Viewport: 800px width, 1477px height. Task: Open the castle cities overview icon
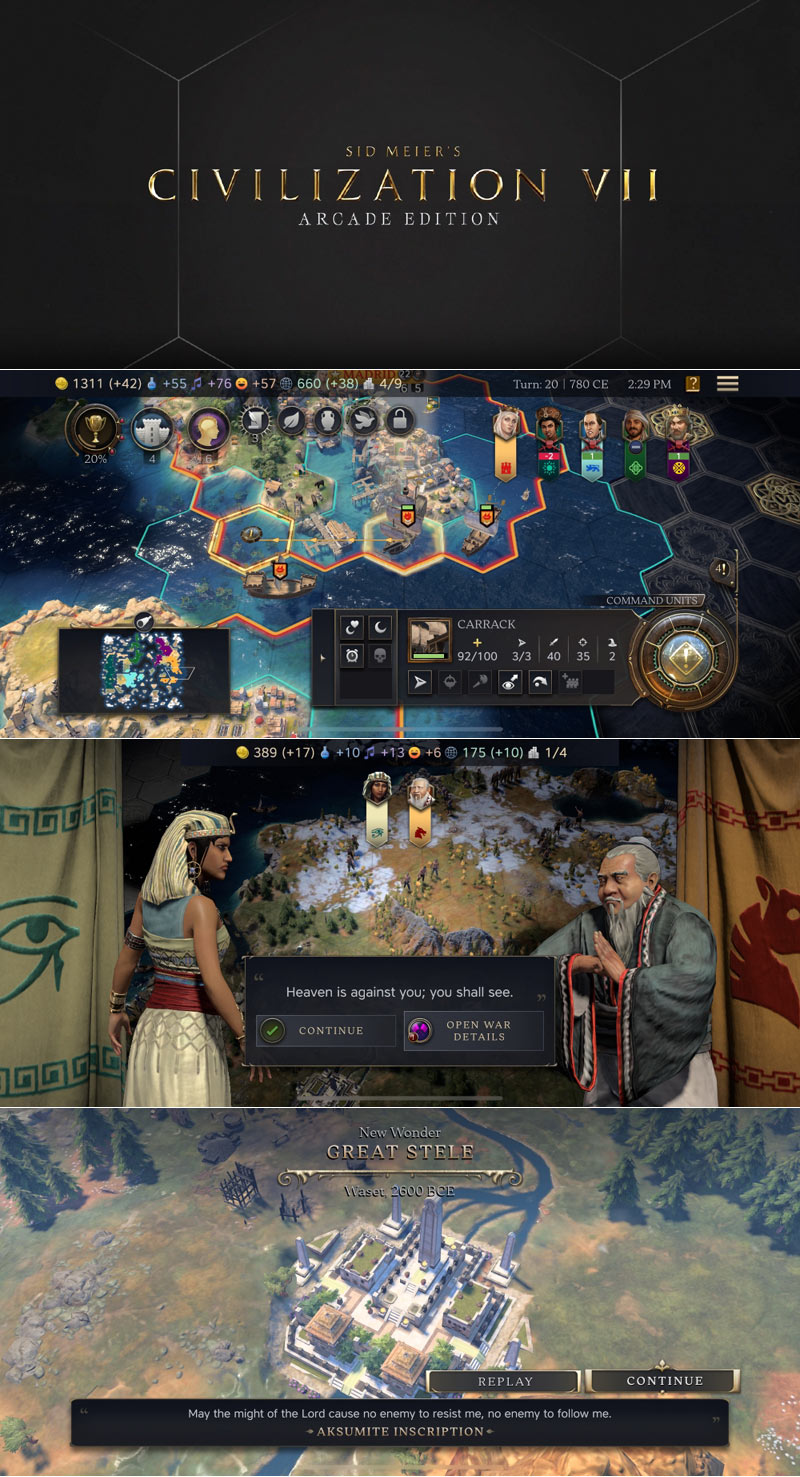(x=153, y=429)
